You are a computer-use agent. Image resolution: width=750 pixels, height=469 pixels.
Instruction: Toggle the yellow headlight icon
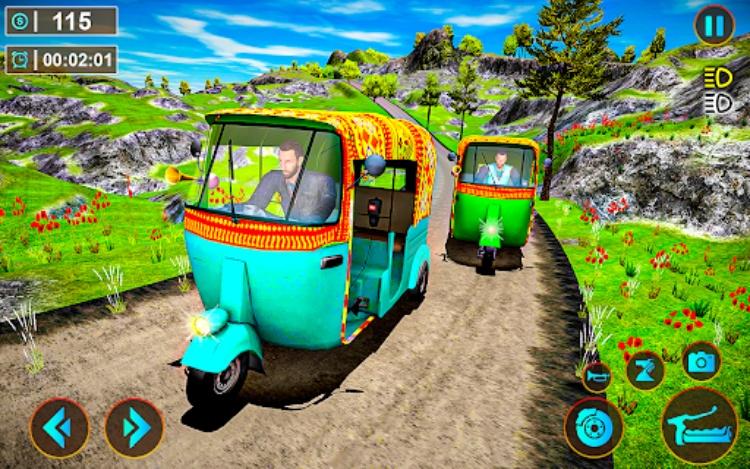pos(717,78)
